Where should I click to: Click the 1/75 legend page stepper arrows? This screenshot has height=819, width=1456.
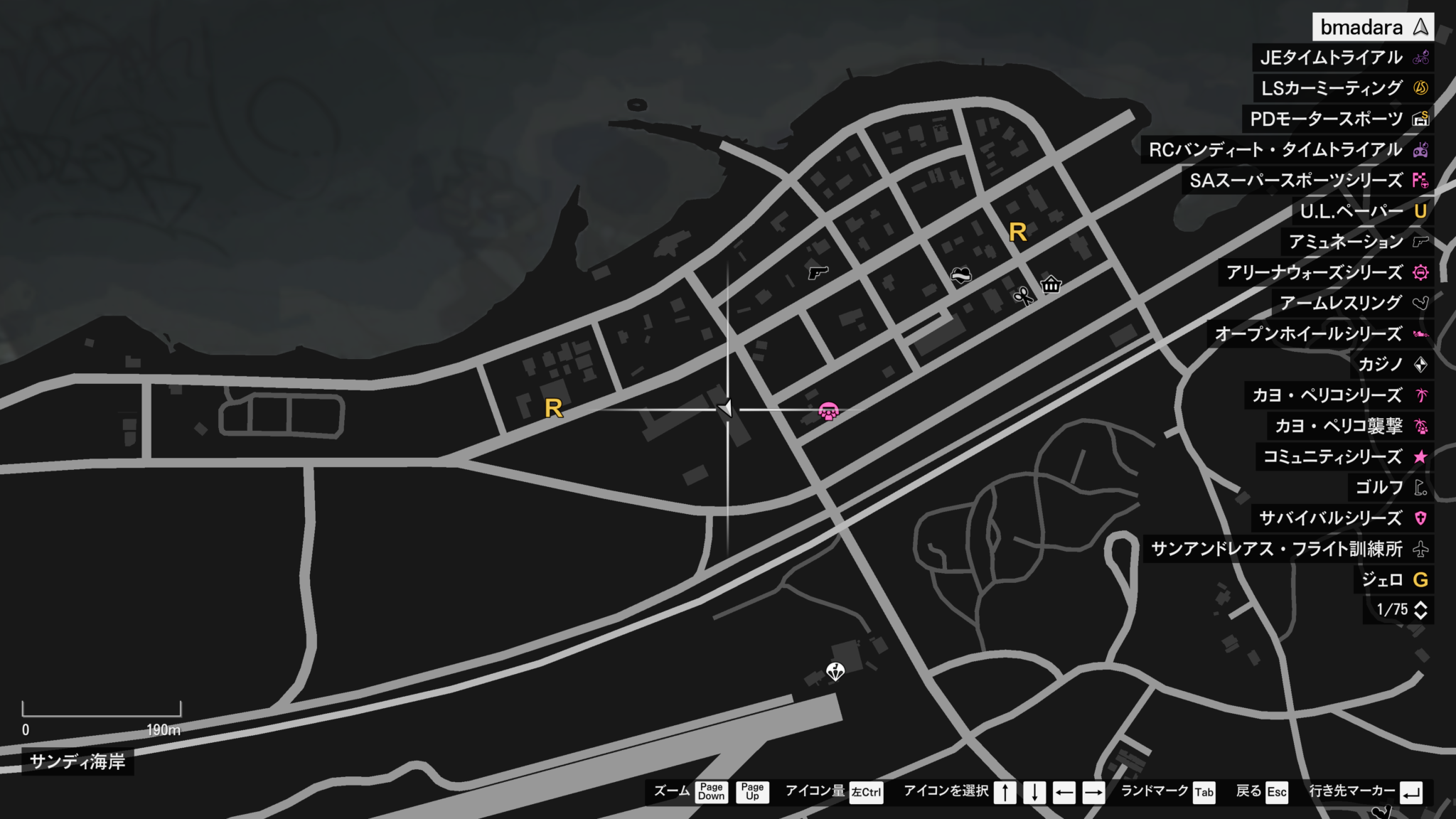pyautogui.click(x=1420, y=610)
